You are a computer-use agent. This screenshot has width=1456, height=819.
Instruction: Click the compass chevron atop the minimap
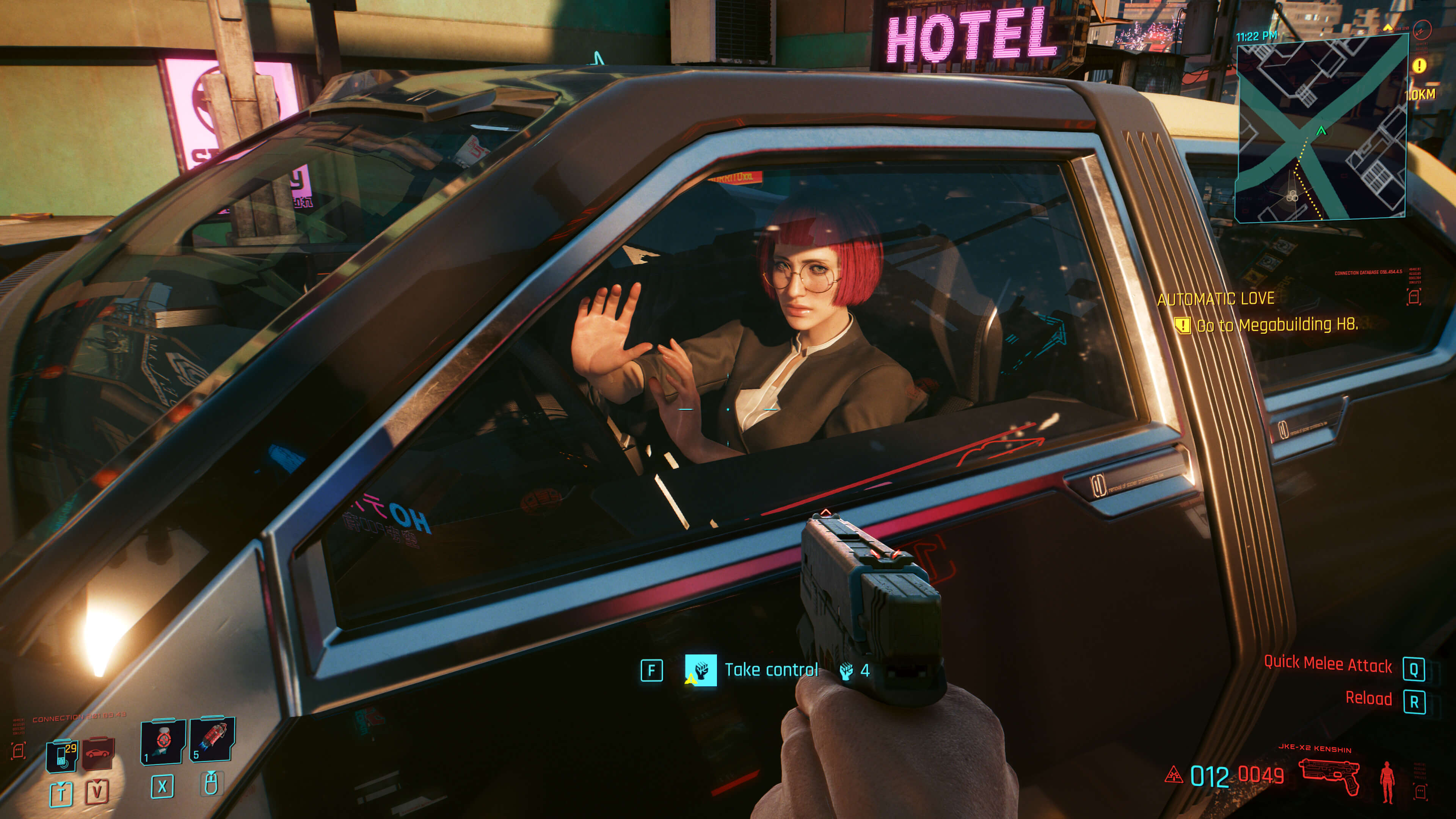pos(1389,28)
